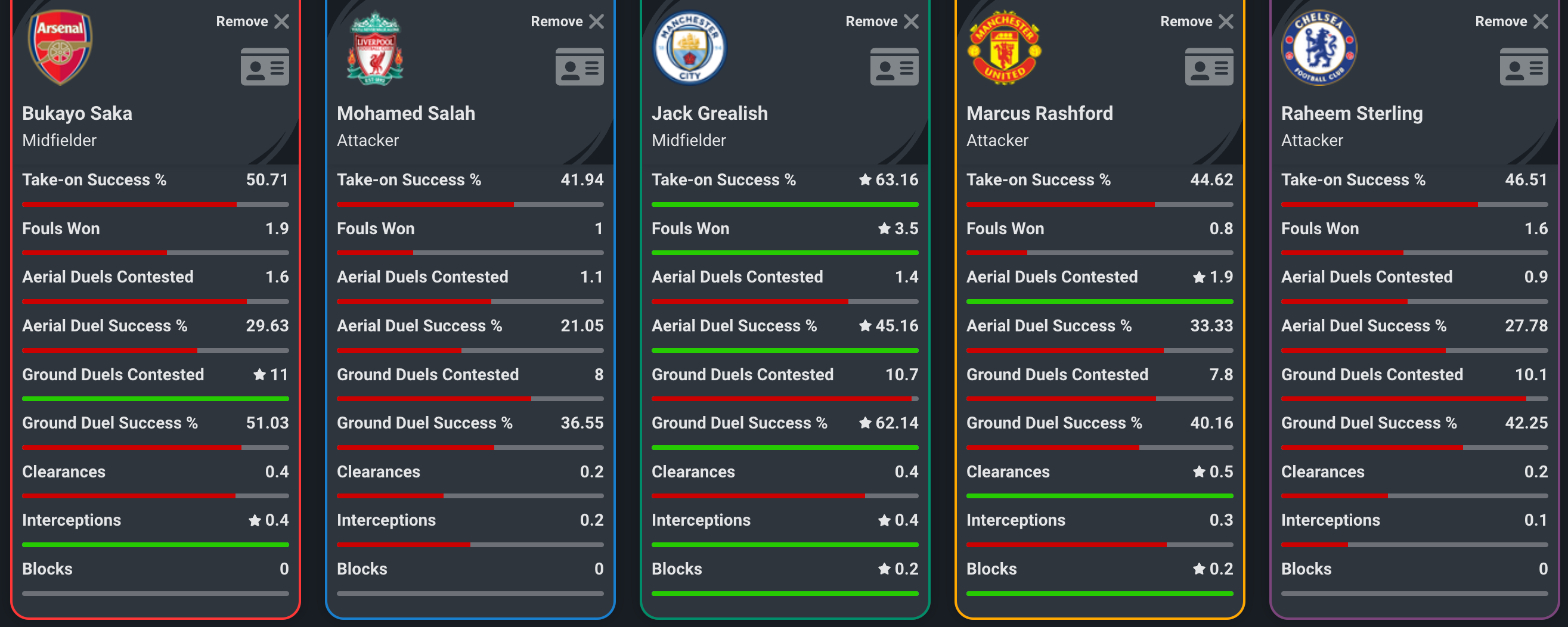The height and width of the screenshot is (627, 1568).
Task: Select the Liverpool club crest
Action: click(x=375, y=48)
